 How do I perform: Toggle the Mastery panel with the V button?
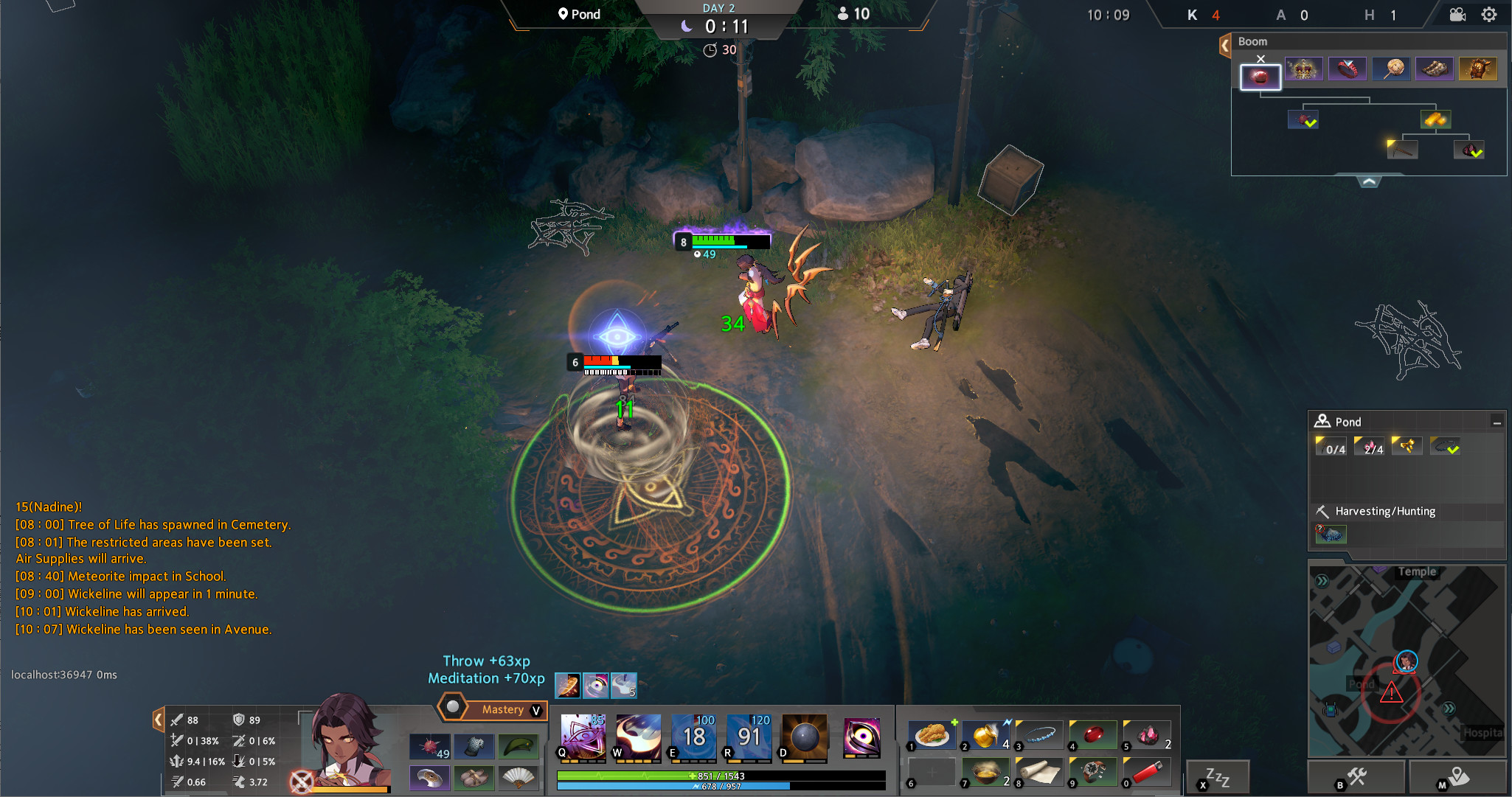click(x=535, y=709)
